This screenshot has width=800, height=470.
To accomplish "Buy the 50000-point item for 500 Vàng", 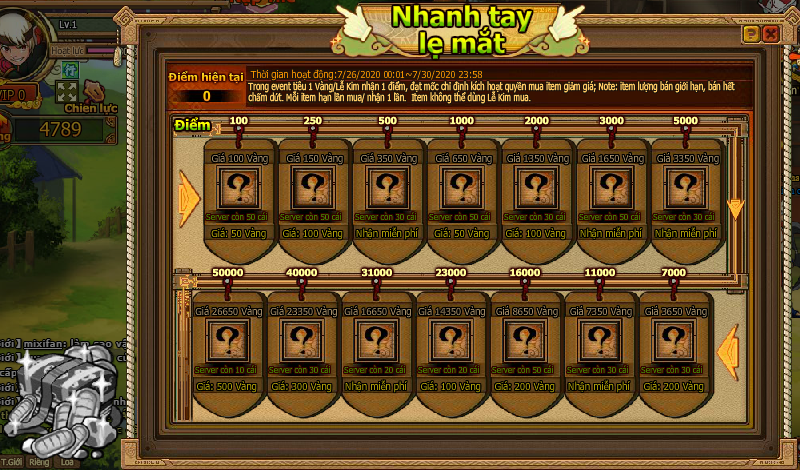I will pyautogui.click(x=225, y=385).
